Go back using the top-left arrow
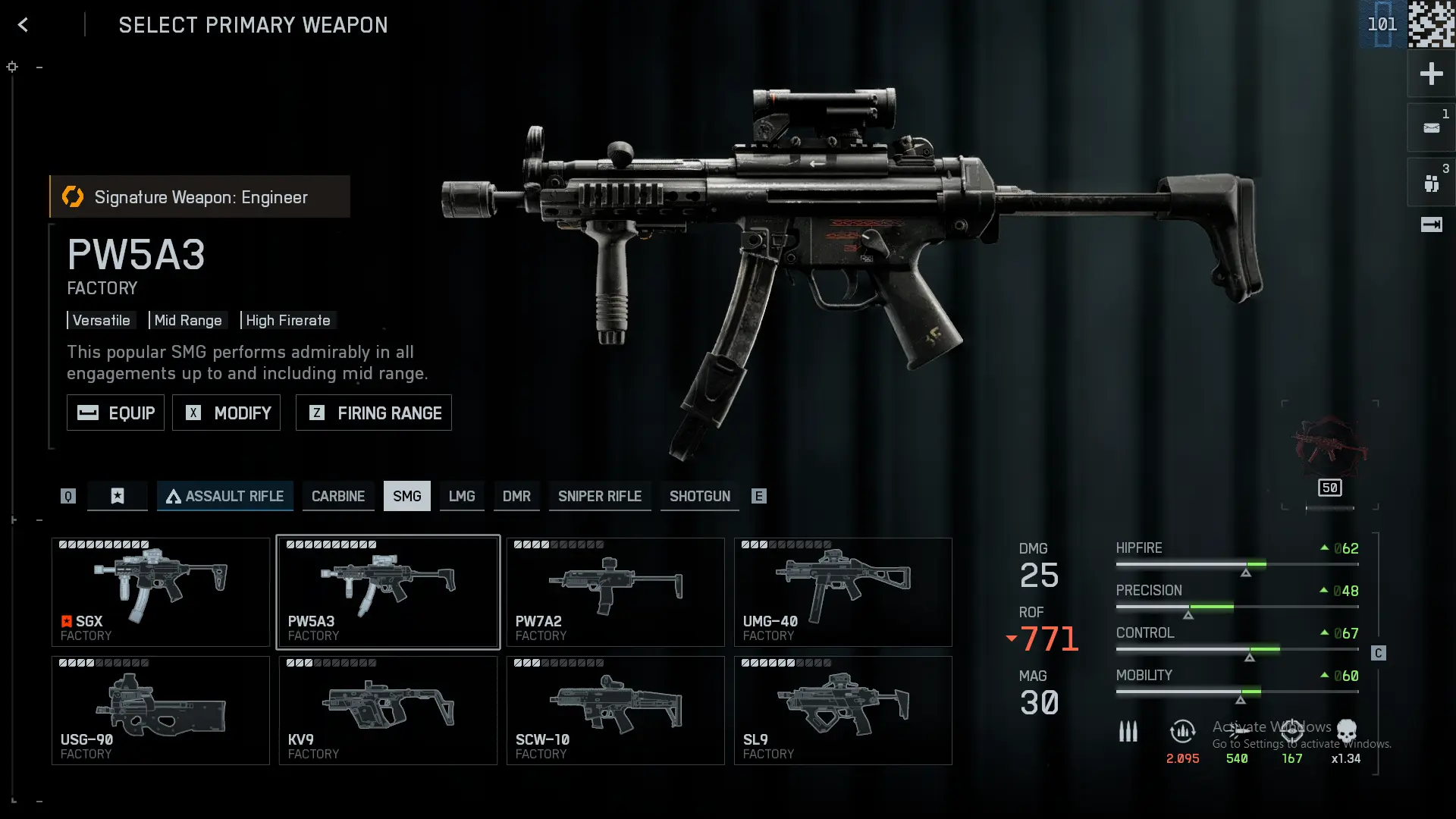The height and width of the screenshot is (819, 1456). (23, 25)
